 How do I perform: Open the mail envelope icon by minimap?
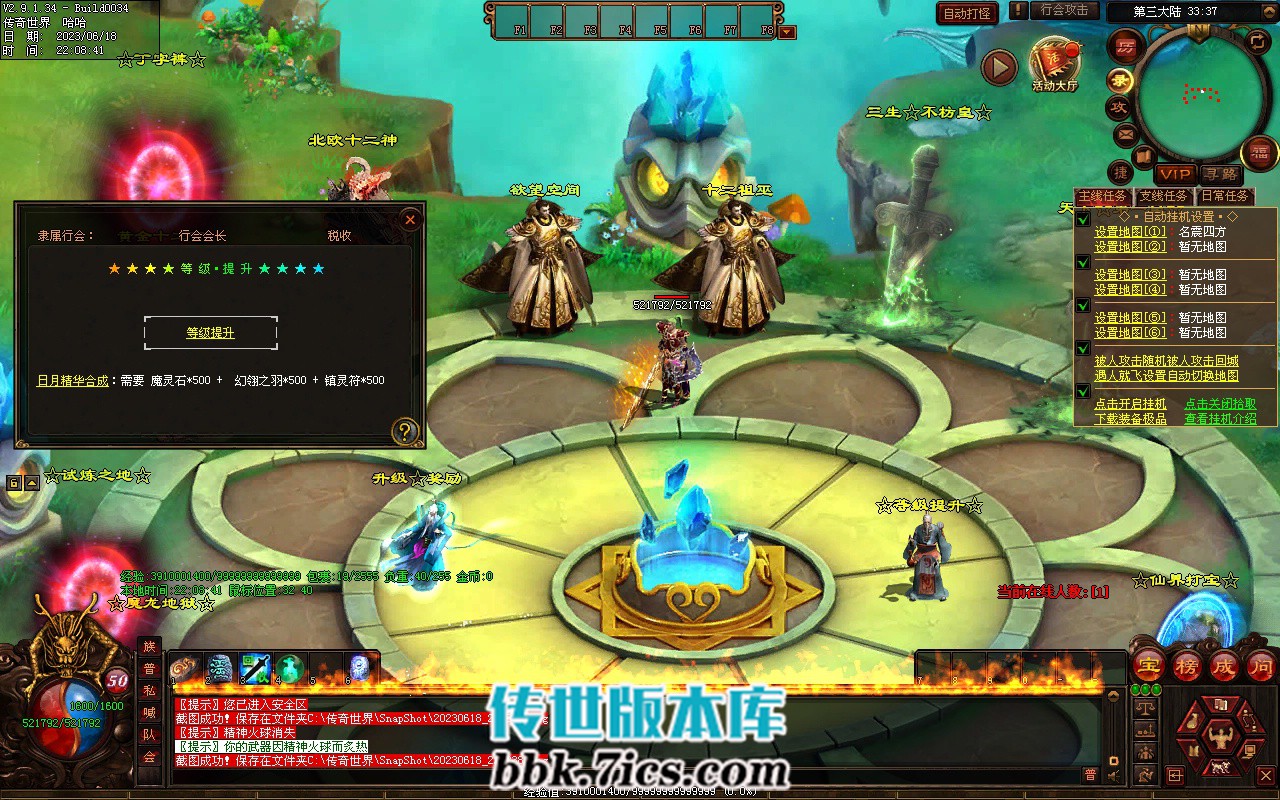coord(1125,134)
